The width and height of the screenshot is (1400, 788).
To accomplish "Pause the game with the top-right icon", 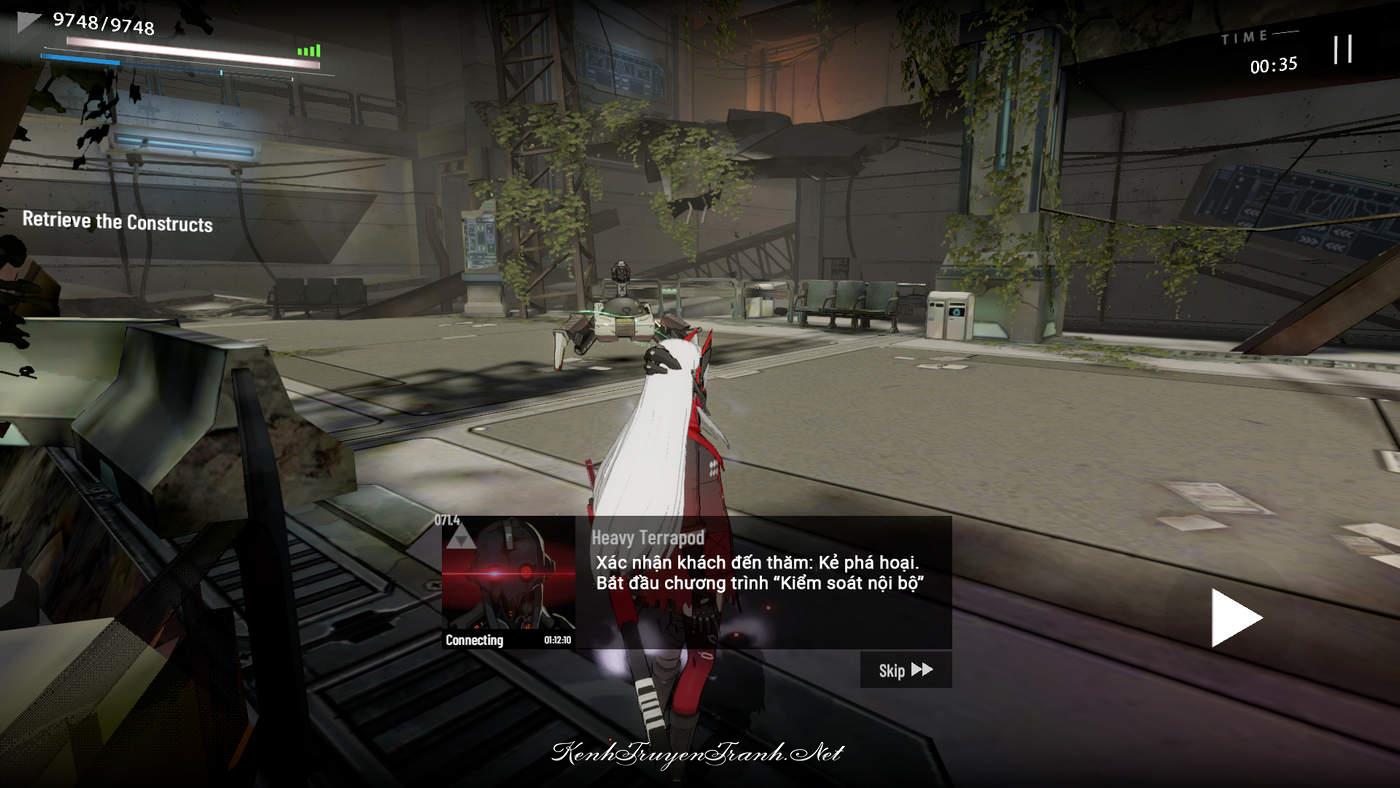I will point(1343,49).
